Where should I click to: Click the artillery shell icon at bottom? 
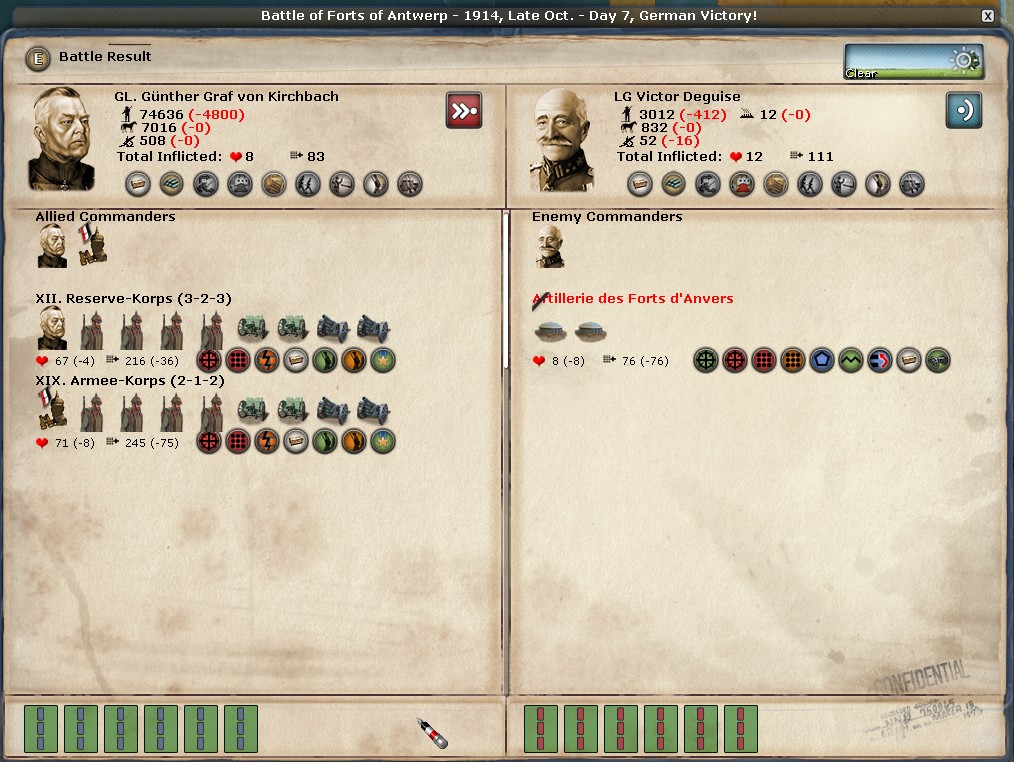[x=431, y=732]
